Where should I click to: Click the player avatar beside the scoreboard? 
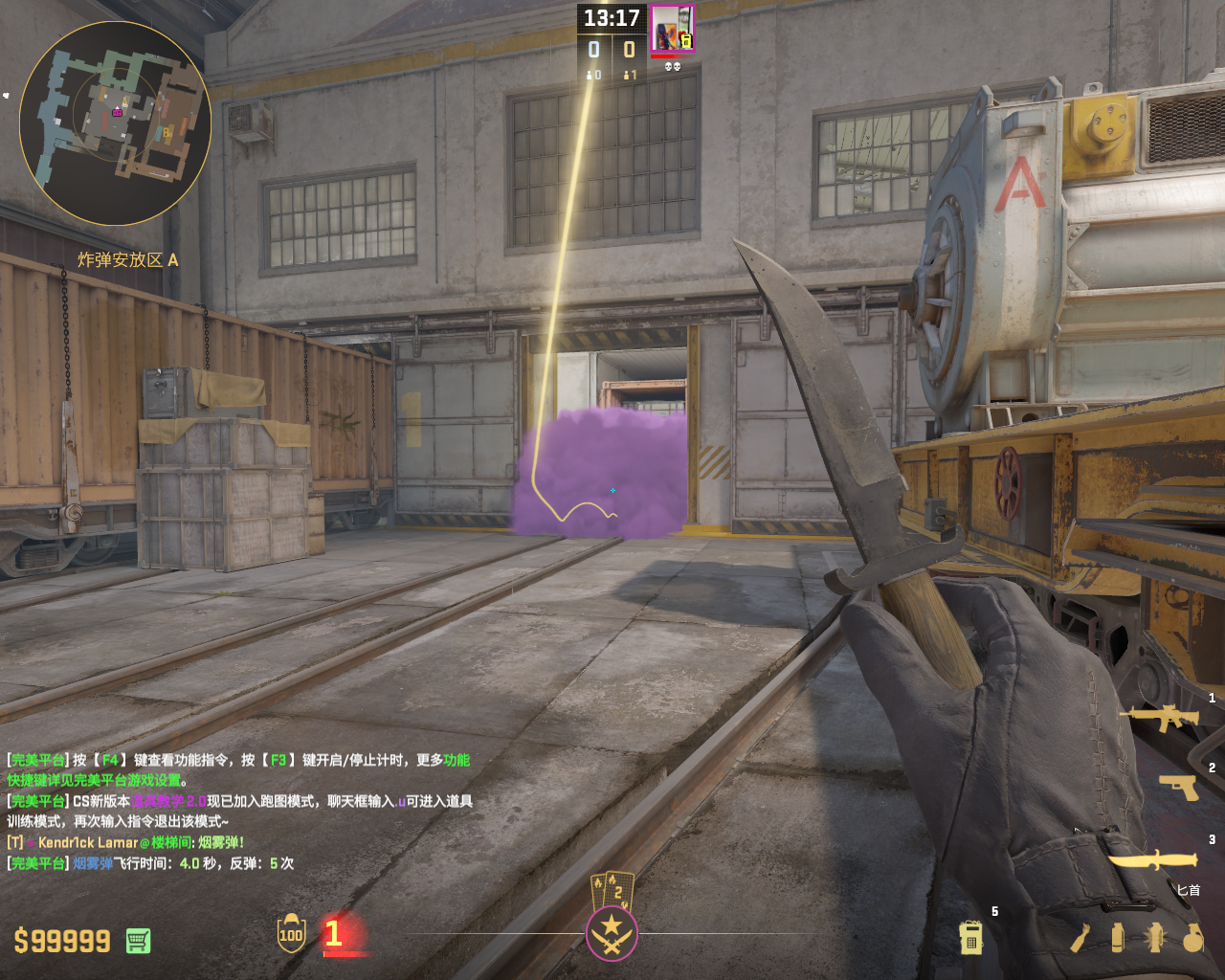click(x=672, y=28)
